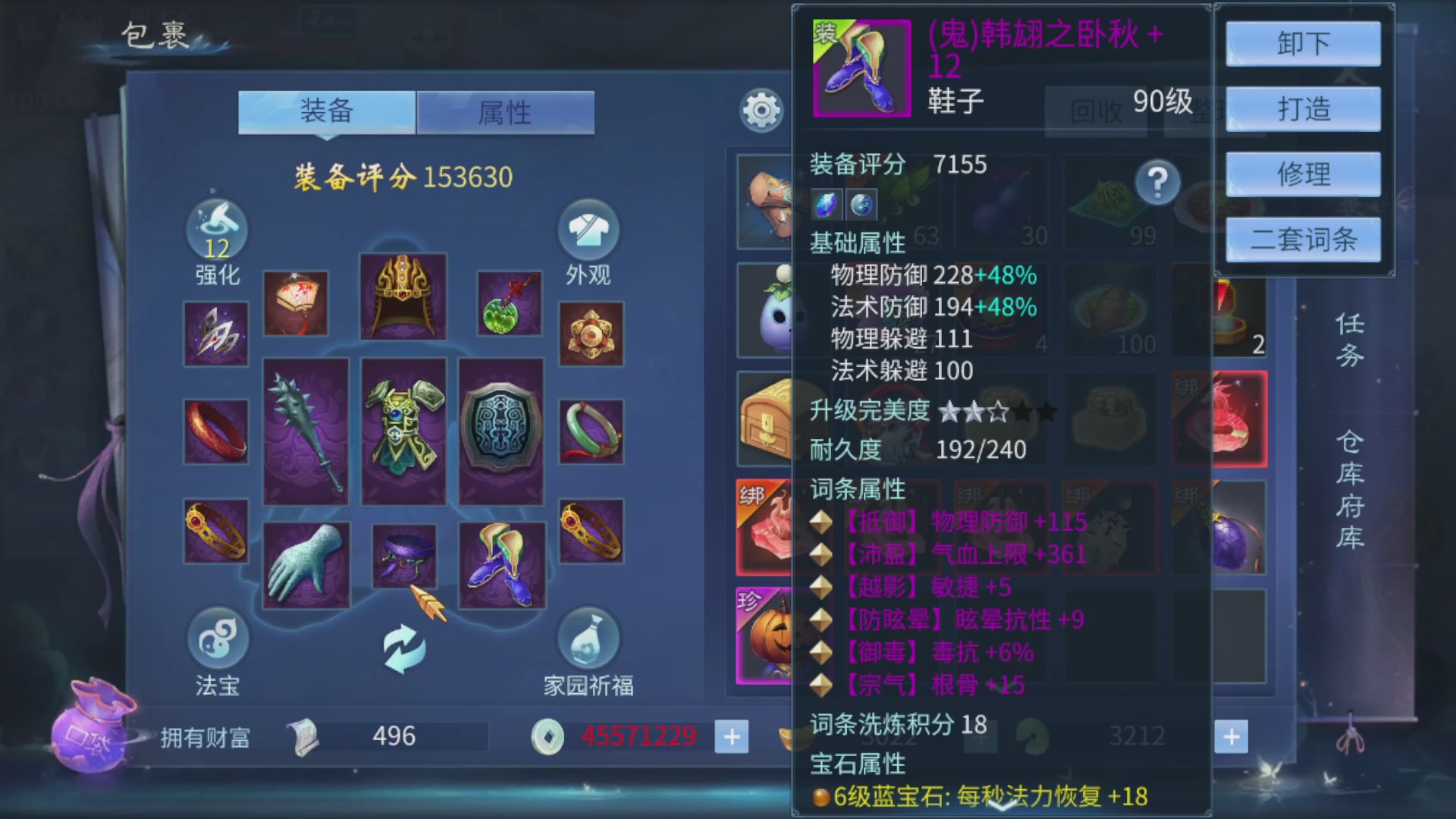Viewport: 1456px width, 819px height.
Task: Click the blue swap arrows icon
Action: tap(403, 648)
